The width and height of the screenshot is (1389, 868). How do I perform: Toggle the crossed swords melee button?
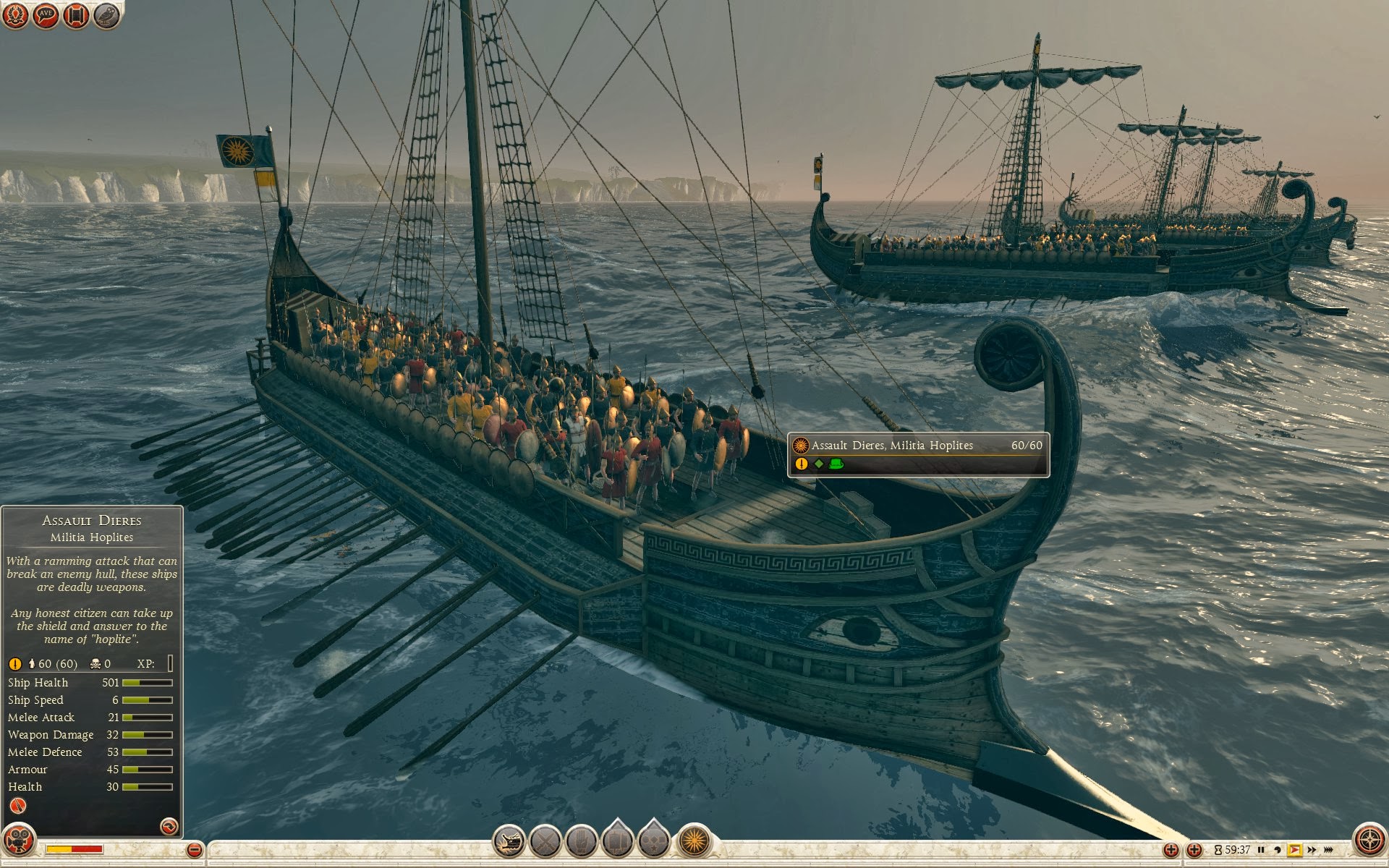pyautogui.click(x=545, y=841)
